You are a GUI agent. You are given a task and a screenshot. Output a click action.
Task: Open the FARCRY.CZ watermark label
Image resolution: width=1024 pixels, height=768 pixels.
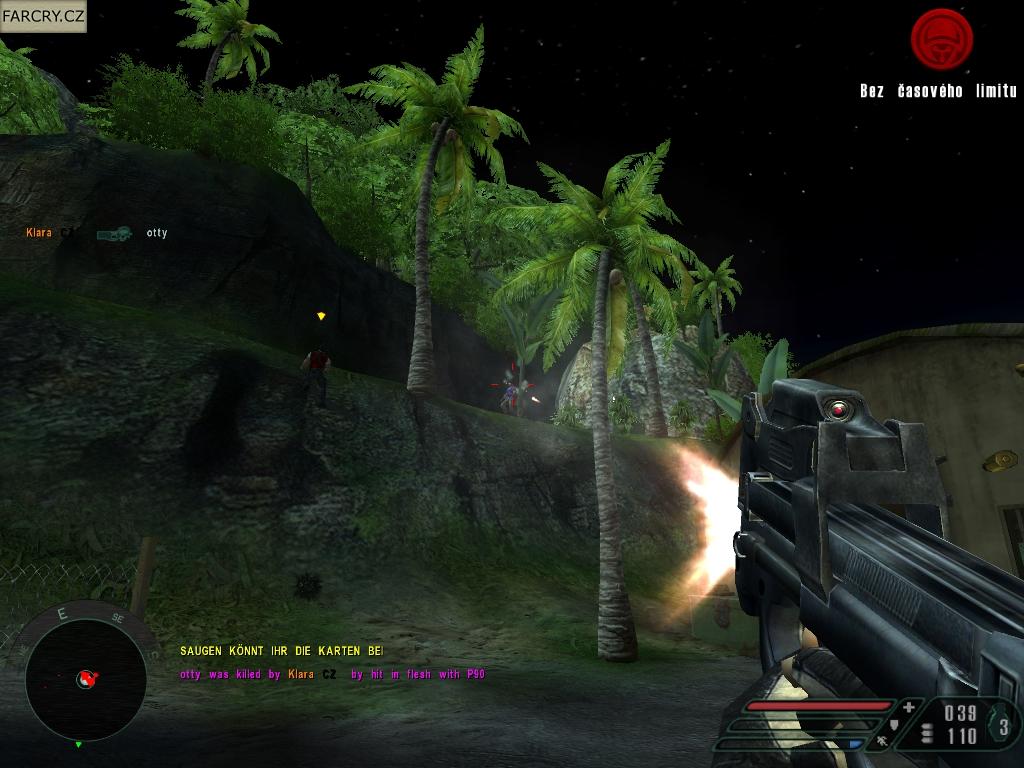tap(43, 16)
